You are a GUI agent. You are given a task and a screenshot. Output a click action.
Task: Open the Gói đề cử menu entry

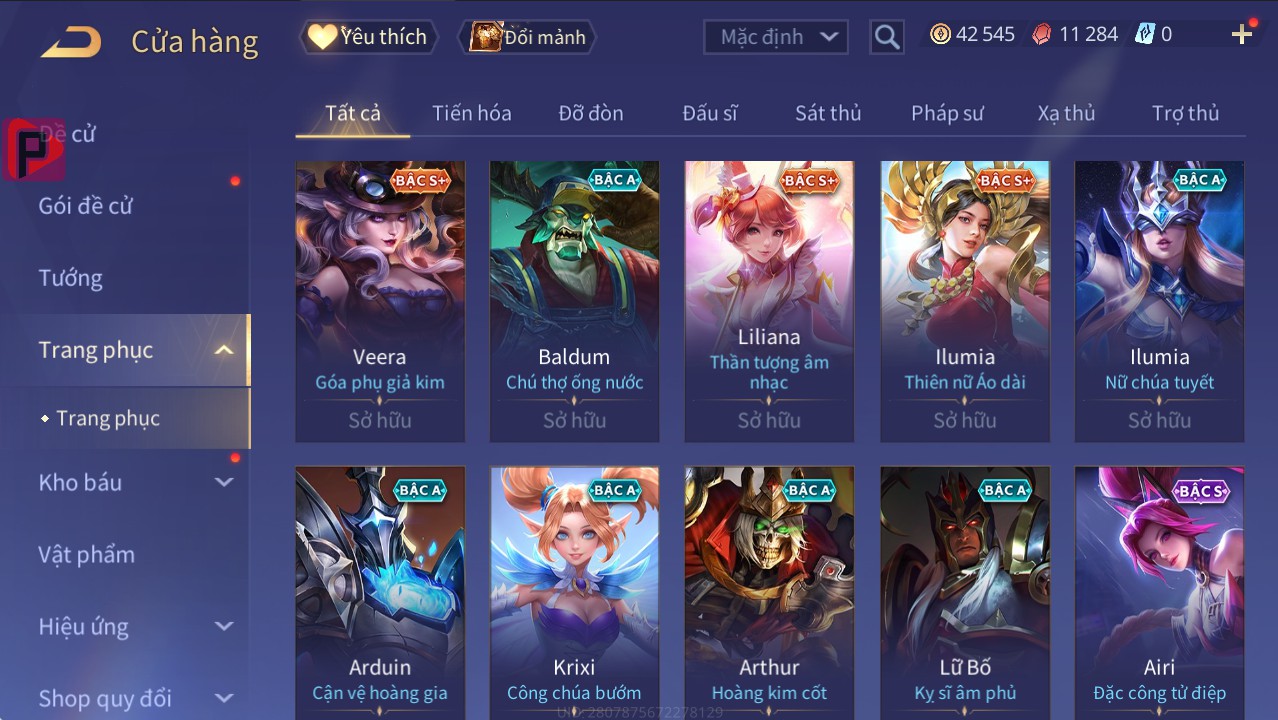(86, 206)
